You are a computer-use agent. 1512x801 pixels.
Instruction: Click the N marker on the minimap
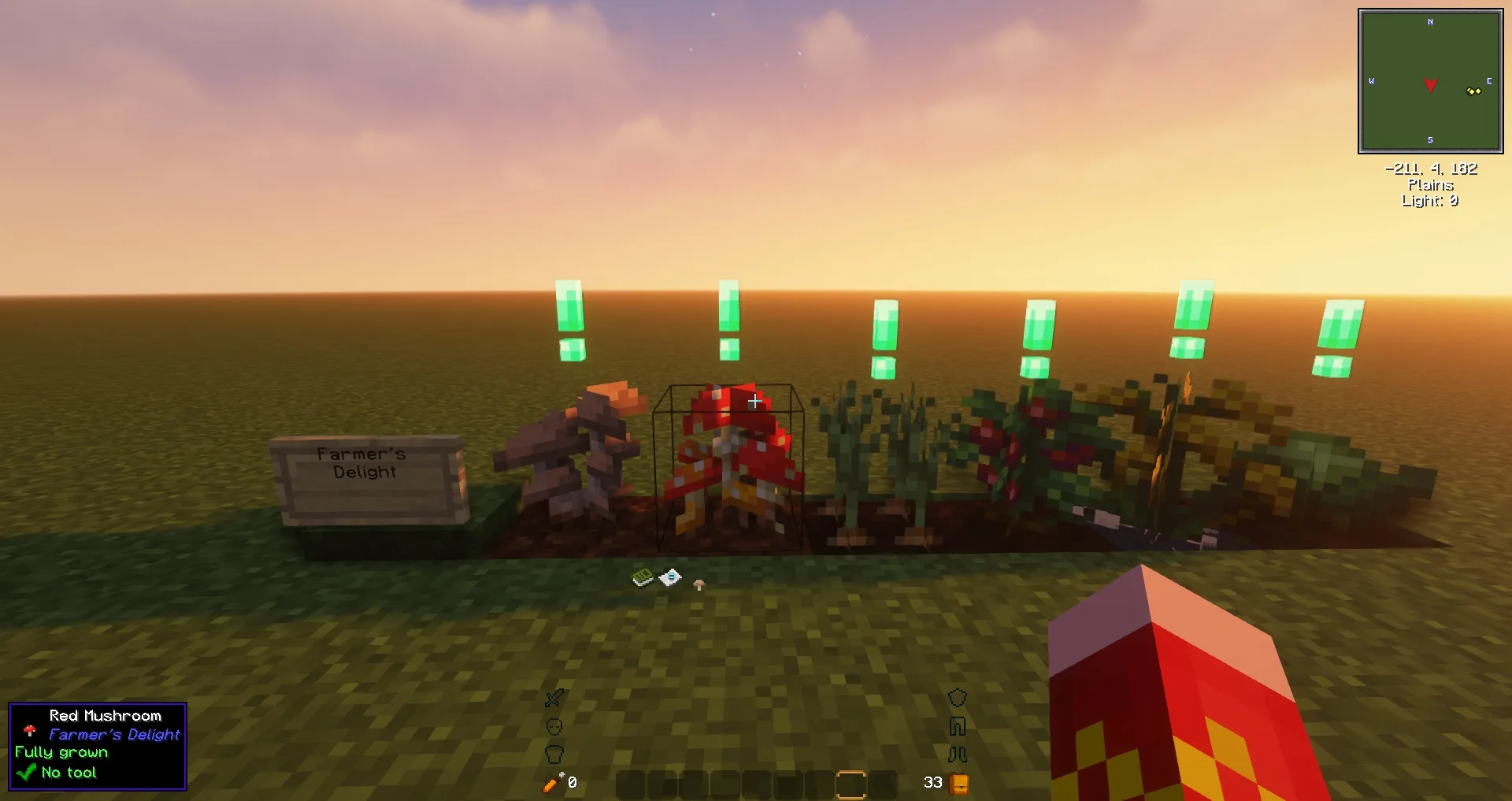(1430, 23)
